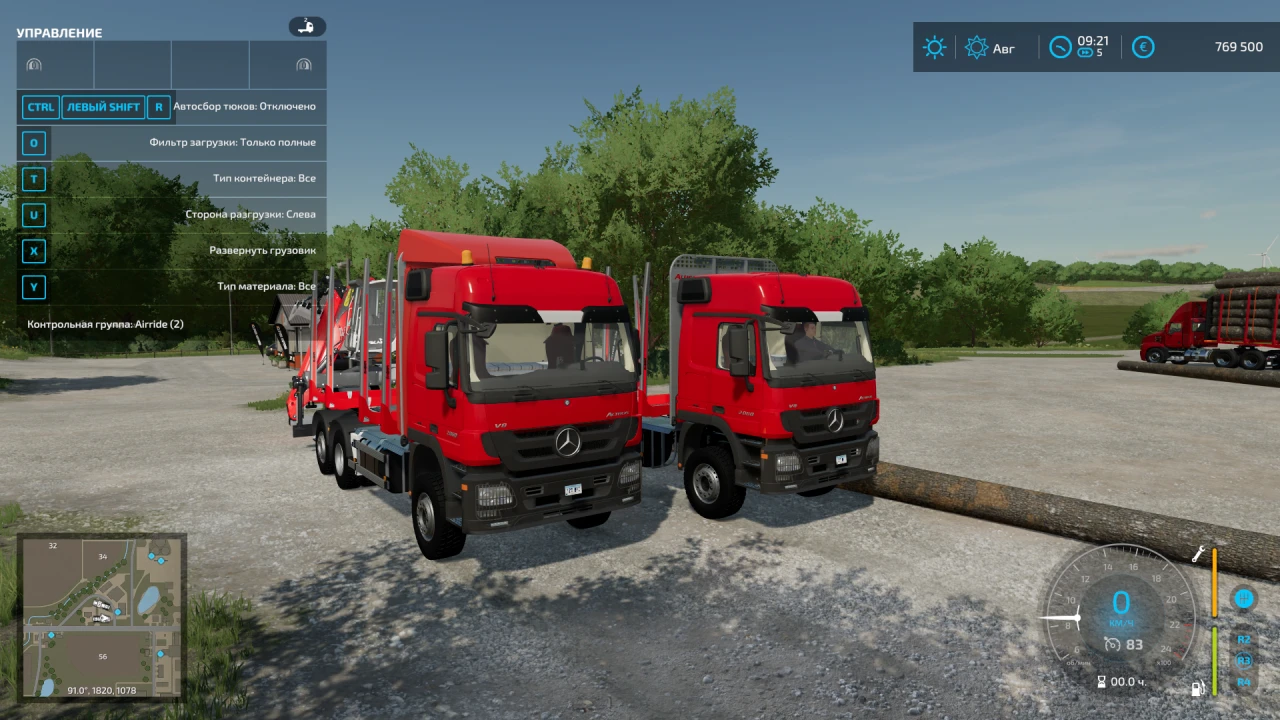
Task: Select the euro currency coin icon
Action: coord(1143,47)
